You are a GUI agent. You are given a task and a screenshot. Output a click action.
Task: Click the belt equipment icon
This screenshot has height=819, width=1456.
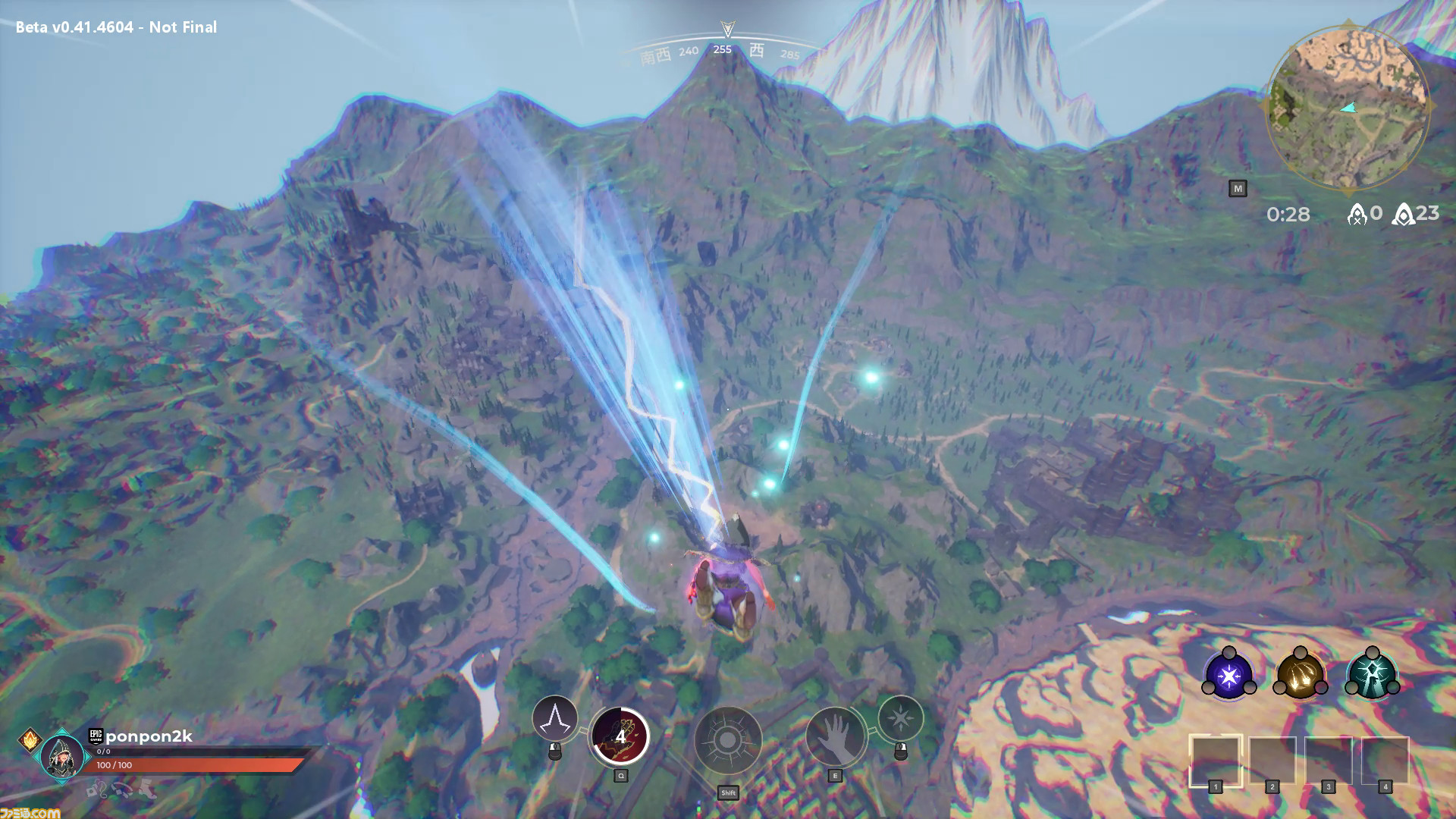pyautogui.click(x=122, y=791)
